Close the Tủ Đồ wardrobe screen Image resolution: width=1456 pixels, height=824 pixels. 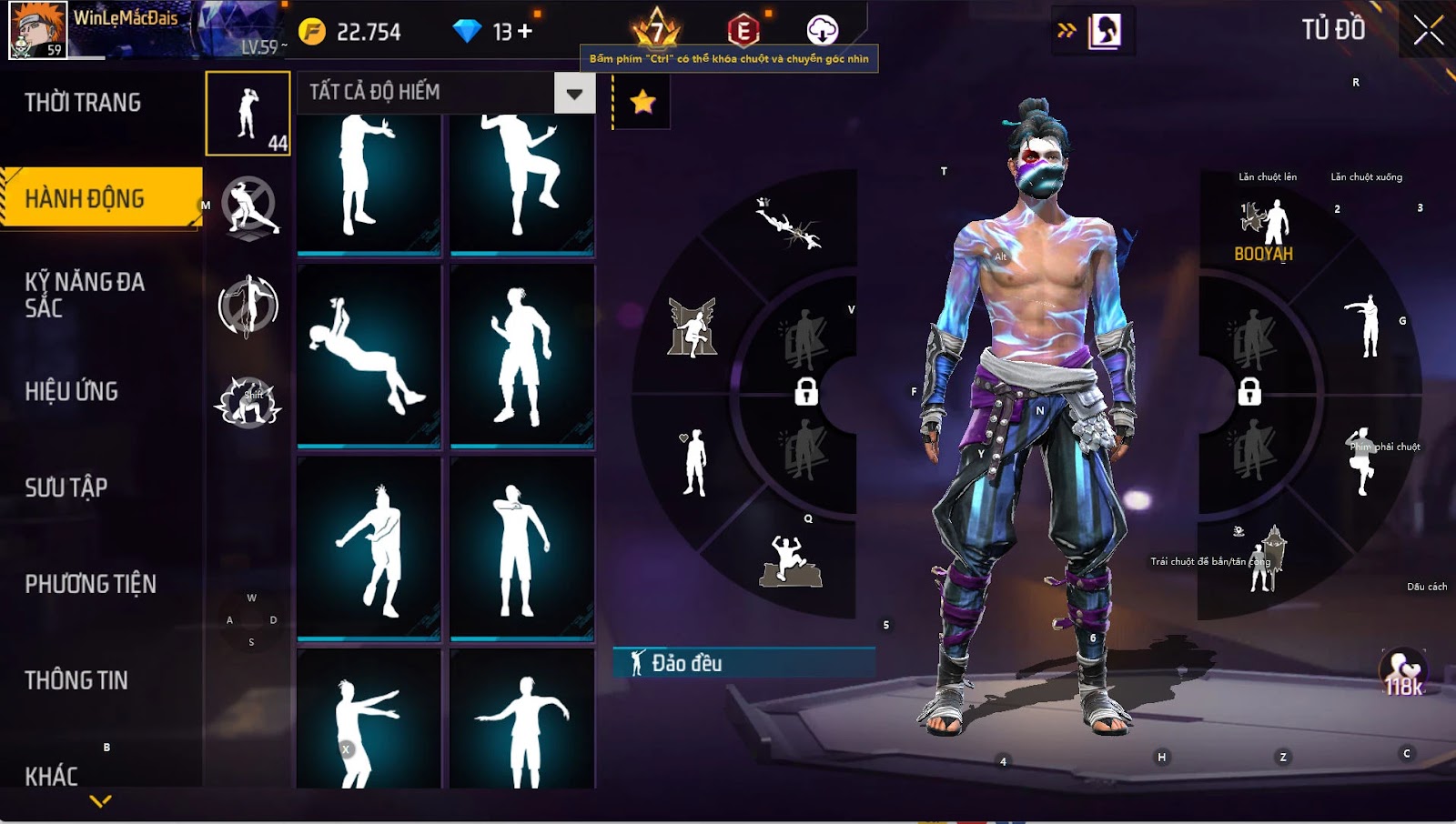click(1428, 31)
